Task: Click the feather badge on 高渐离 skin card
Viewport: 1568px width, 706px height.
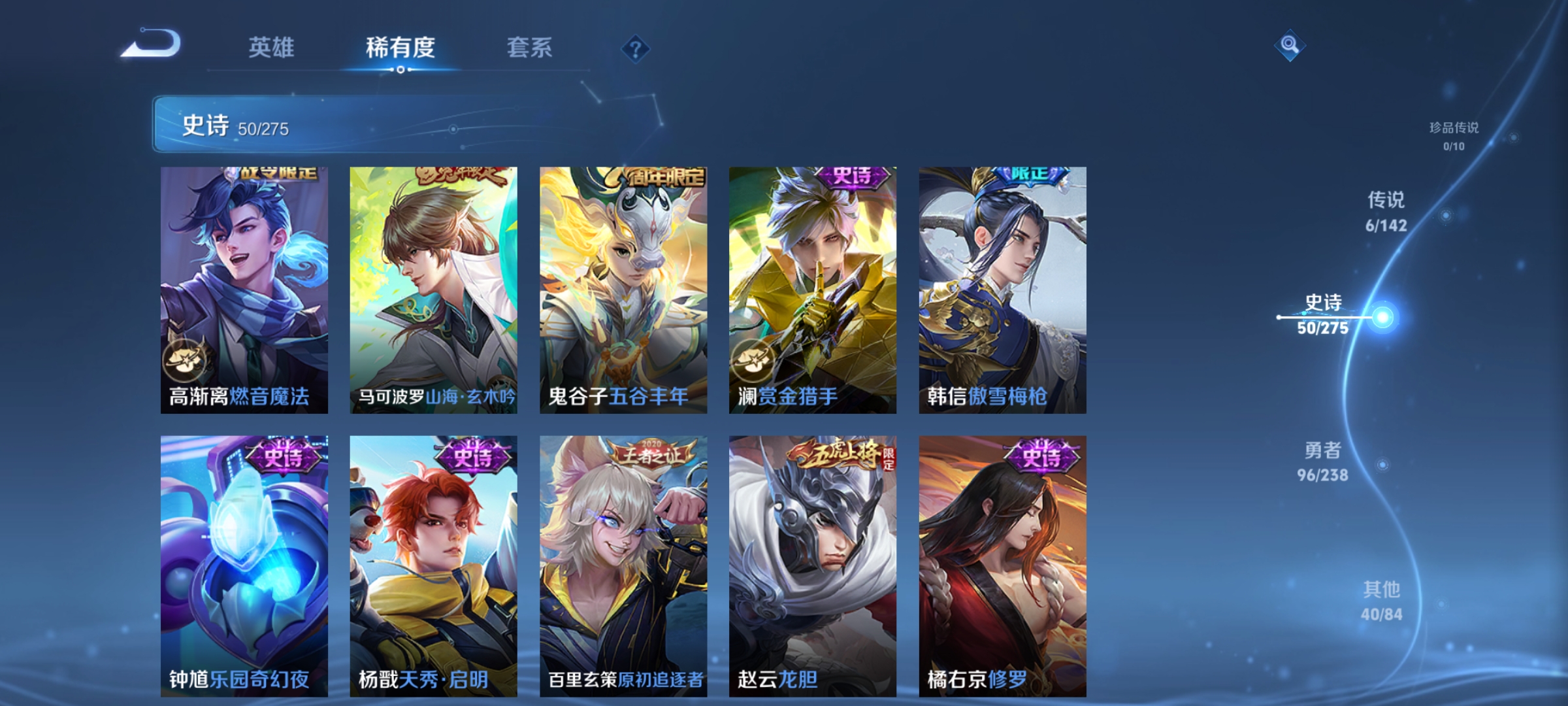Action: [x=184, y=363]
